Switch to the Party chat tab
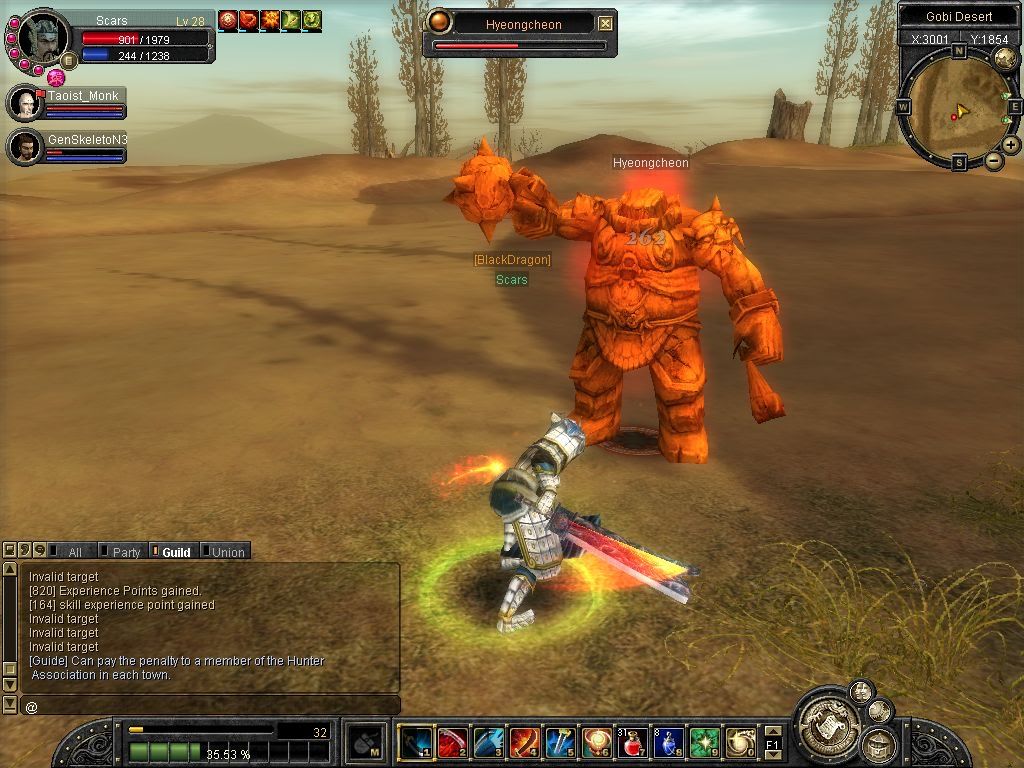Viewport: 1024px width, 768px height. tap(121, 552)
